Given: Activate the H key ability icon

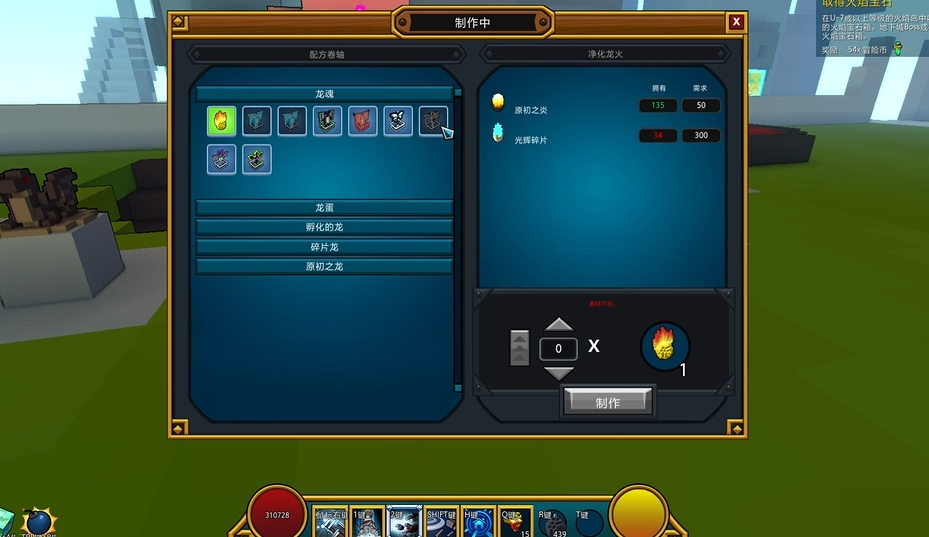Looking at the screenshot, I should point(477,522).
